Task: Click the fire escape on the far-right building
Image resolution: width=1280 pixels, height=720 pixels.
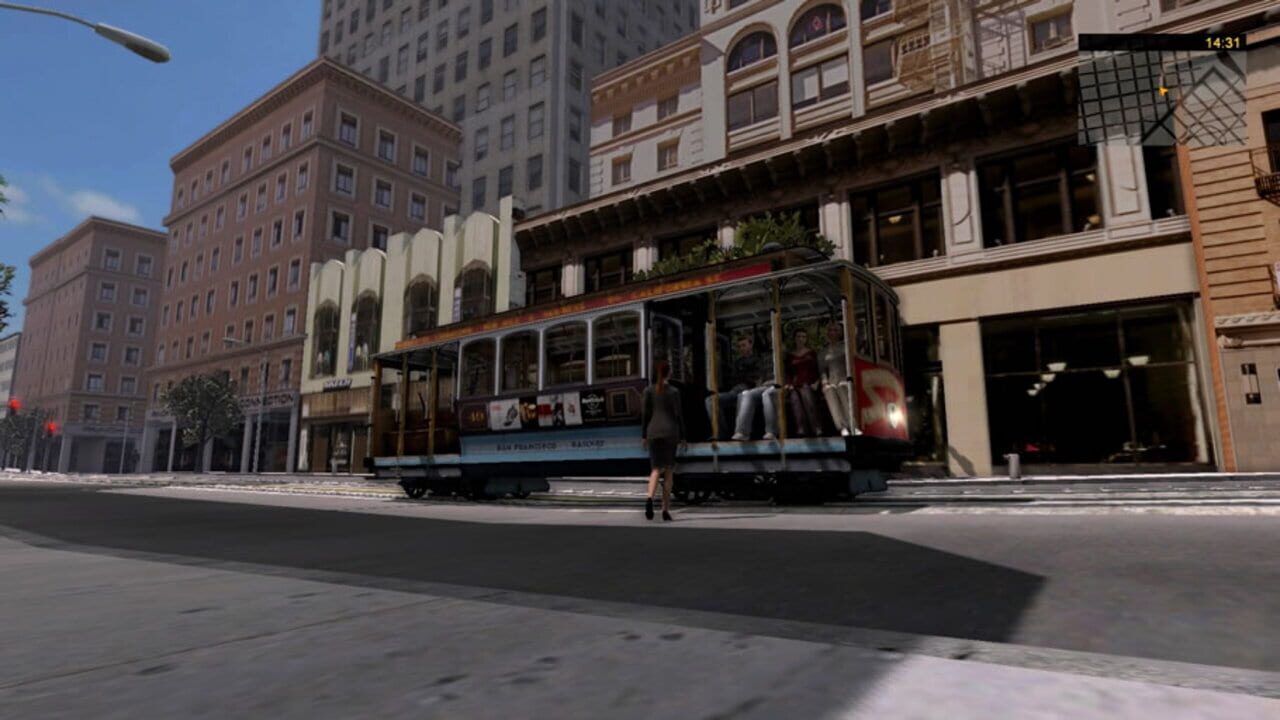Action: coord(1263,185)
